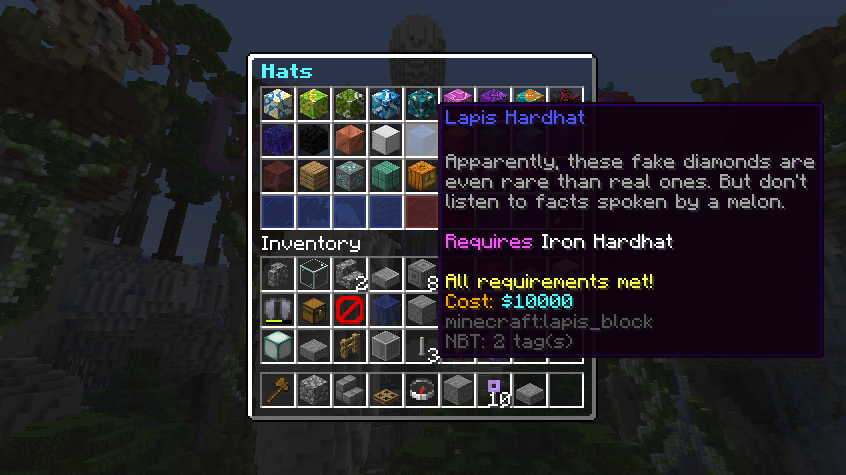Select the compass in the hotbar
Screen dimensions: 846x475
click(421, 389)
